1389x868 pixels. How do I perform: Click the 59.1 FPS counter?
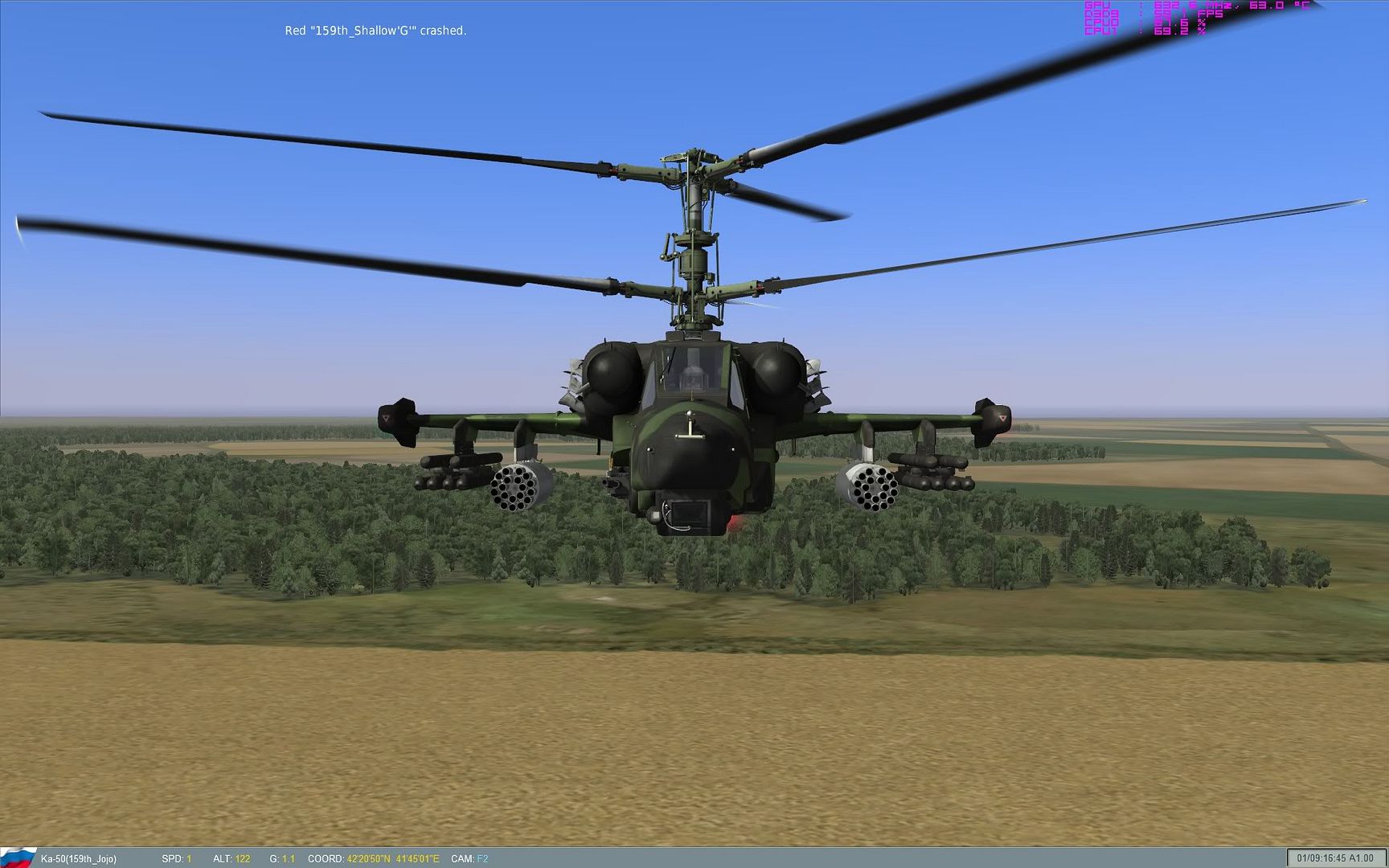click(1182, 14)
